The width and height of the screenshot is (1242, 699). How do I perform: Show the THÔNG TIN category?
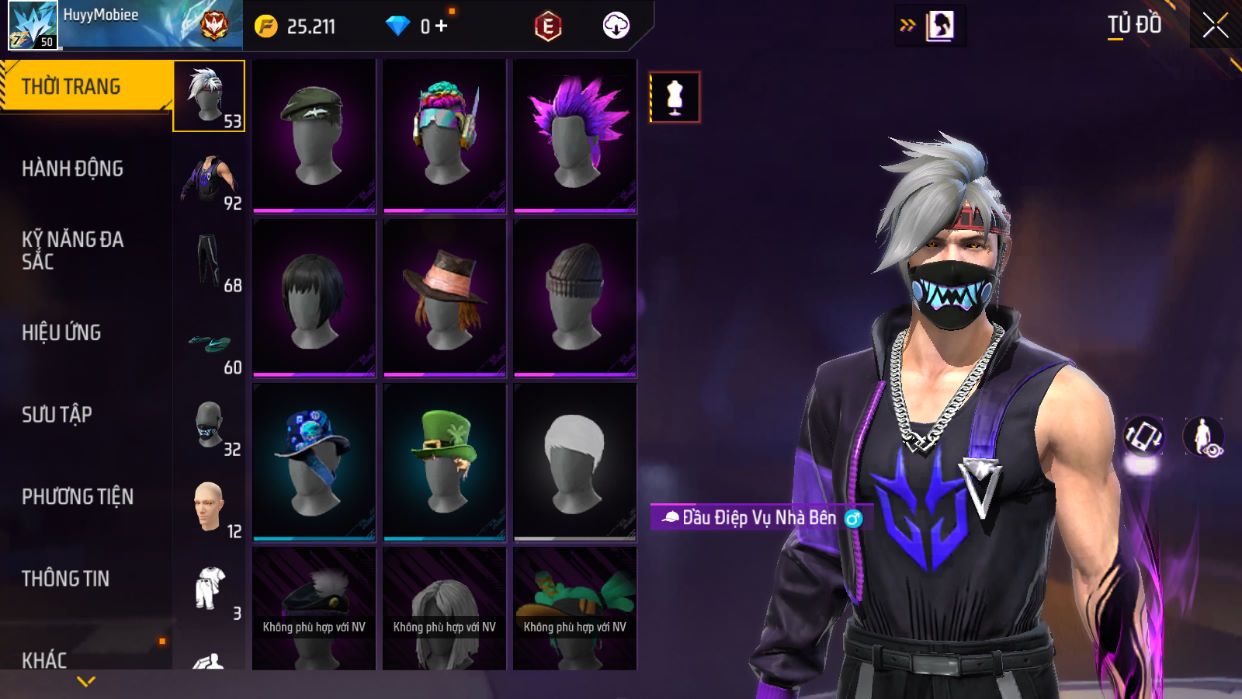[66, 579]
